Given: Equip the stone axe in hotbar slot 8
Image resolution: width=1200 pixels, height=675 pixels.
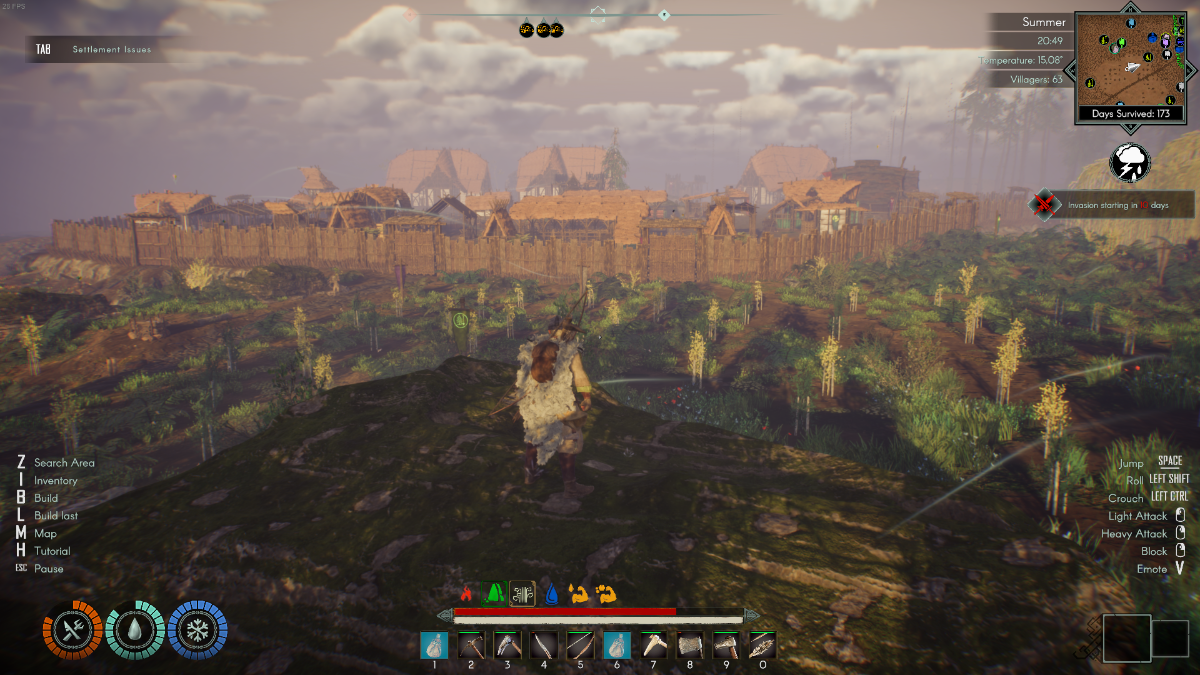Looking at the screenshot, I should click(x=690, y=646).
